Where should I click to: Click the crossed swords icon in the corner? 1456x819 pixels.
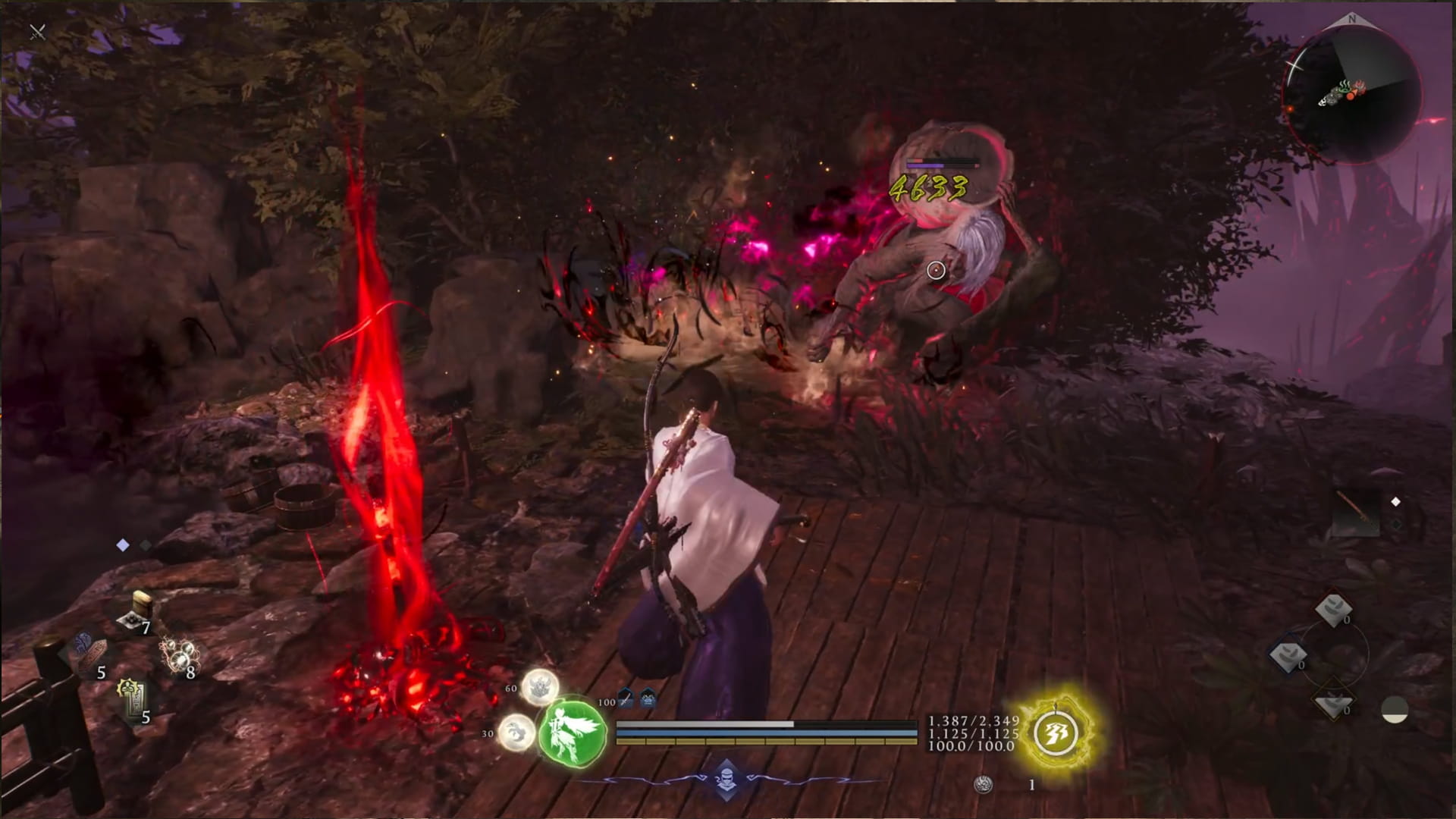click(37, 32)
